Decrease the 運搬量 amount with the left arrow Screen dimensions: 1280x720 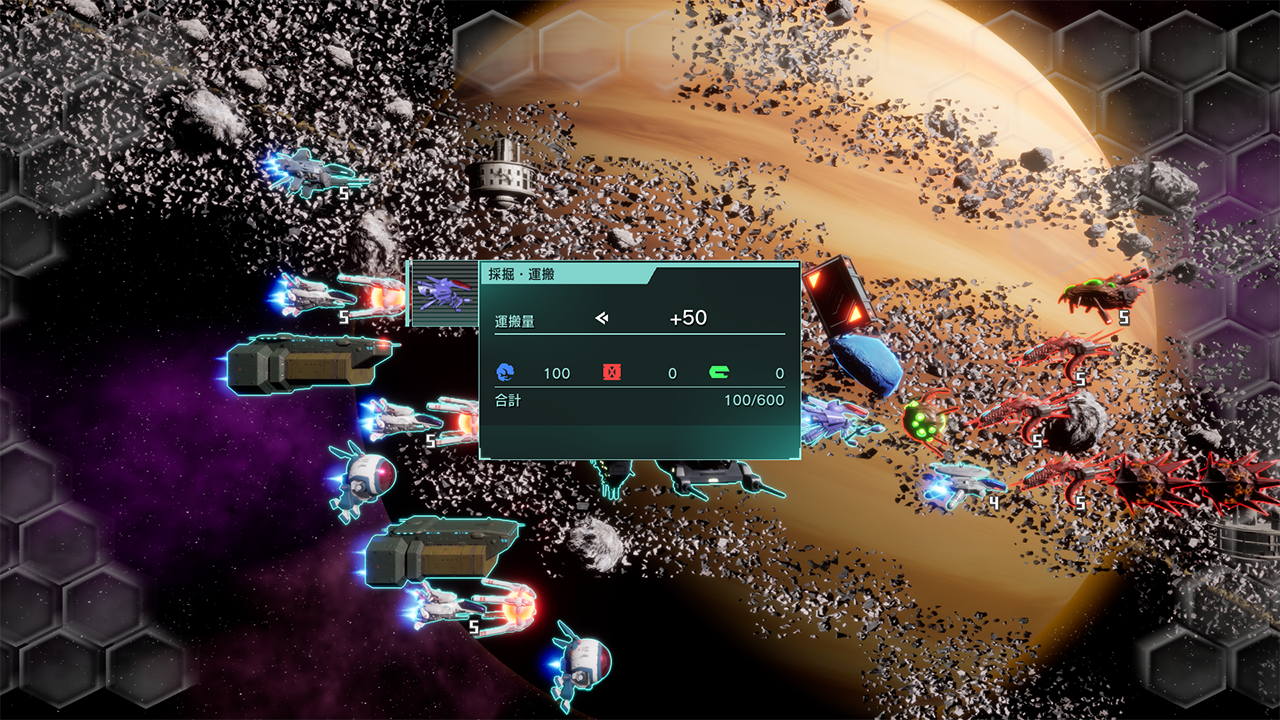[x=602, y=318]
